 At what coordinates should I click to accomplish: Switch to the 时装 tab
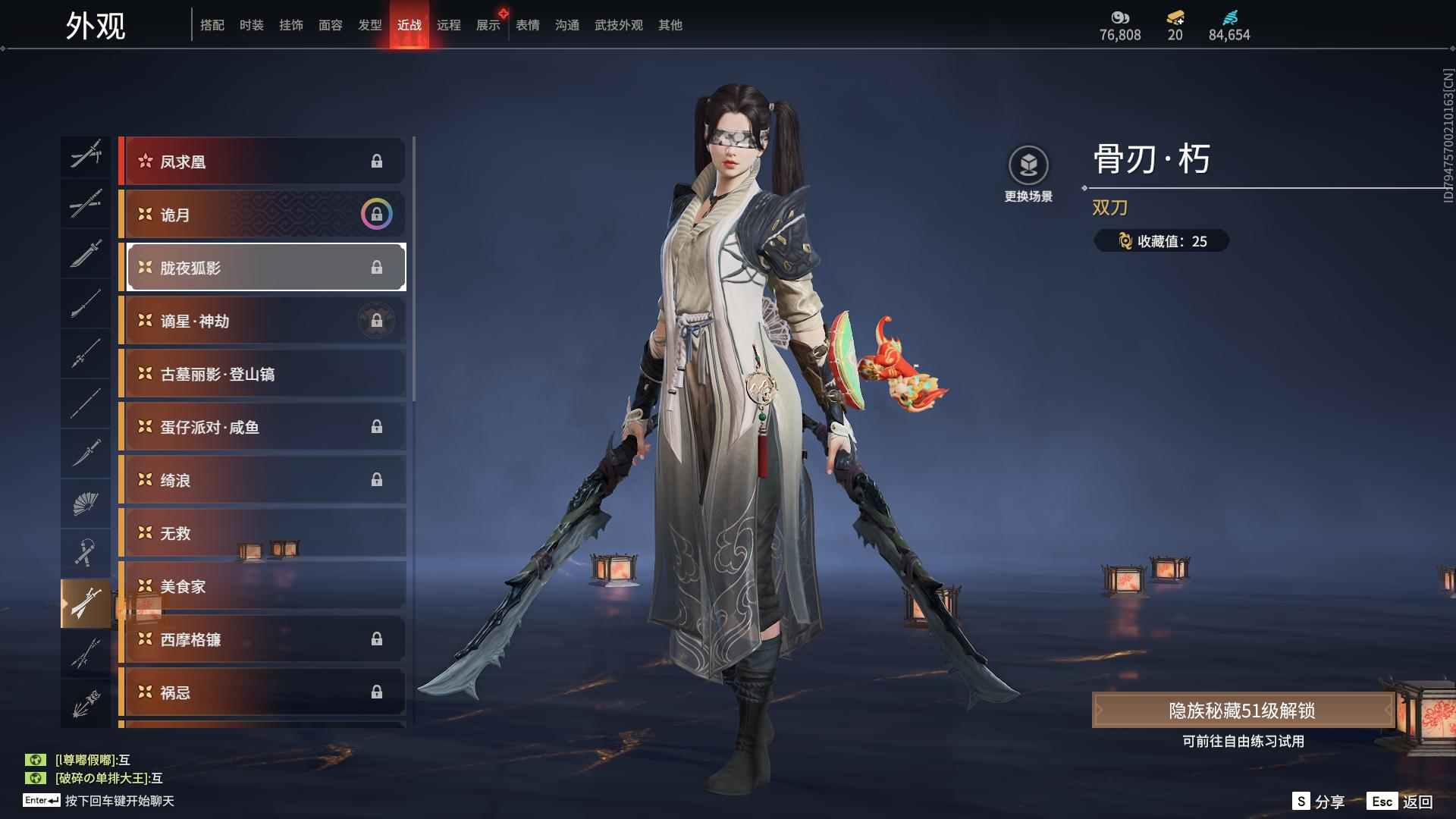tap(251, 25)
